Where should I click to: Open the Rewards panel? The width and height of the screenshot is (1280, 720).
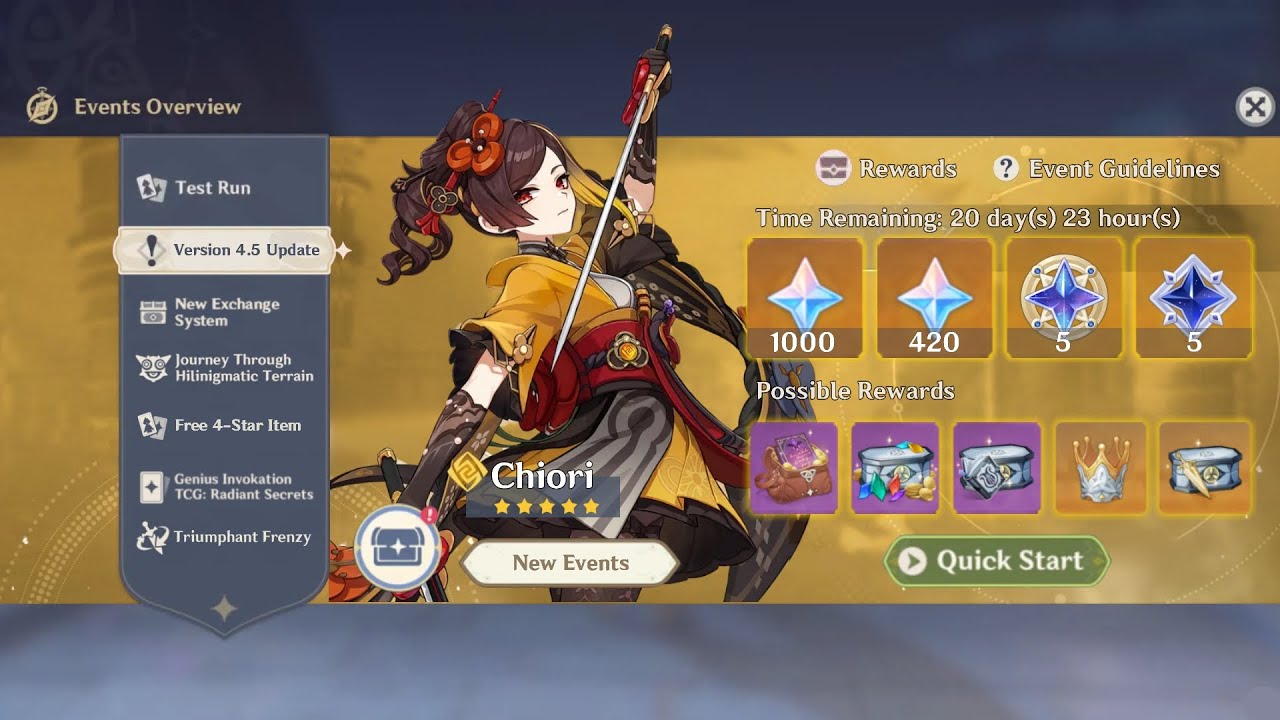888,169
